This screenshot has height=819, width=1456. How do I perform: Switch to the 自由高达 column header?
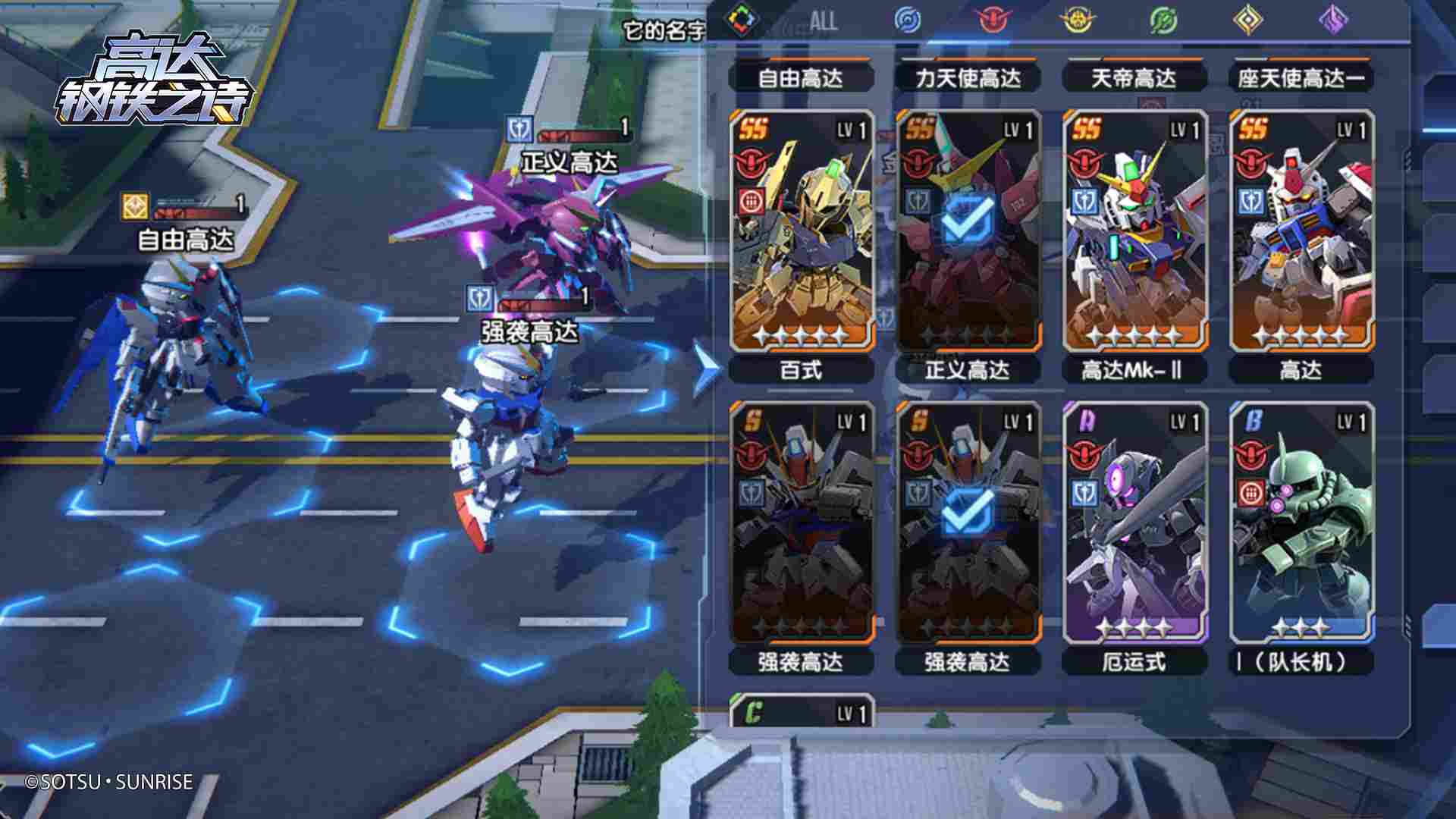tap(802, 77)
